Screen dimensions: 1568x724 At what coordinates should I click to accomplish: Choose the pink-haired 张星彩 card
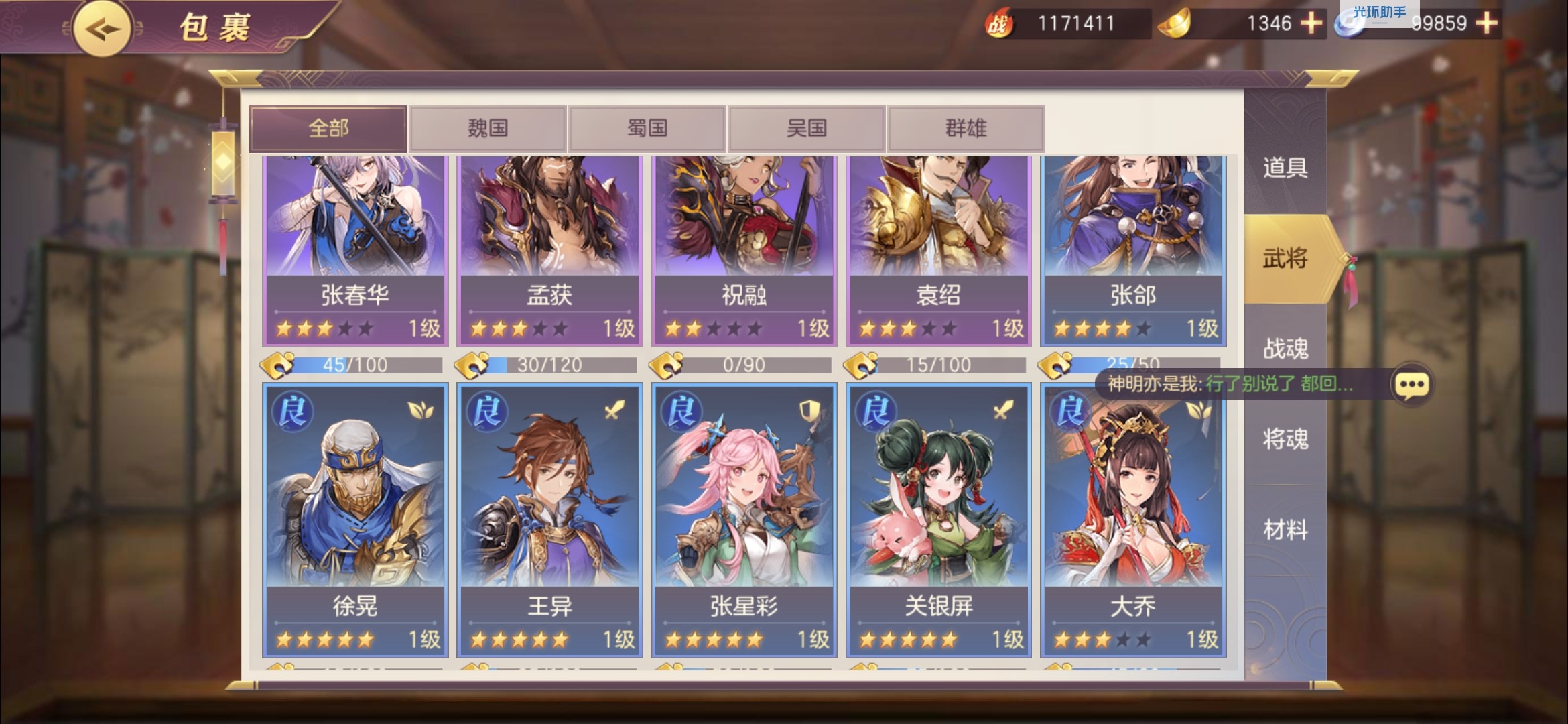[x=744, y=520]
